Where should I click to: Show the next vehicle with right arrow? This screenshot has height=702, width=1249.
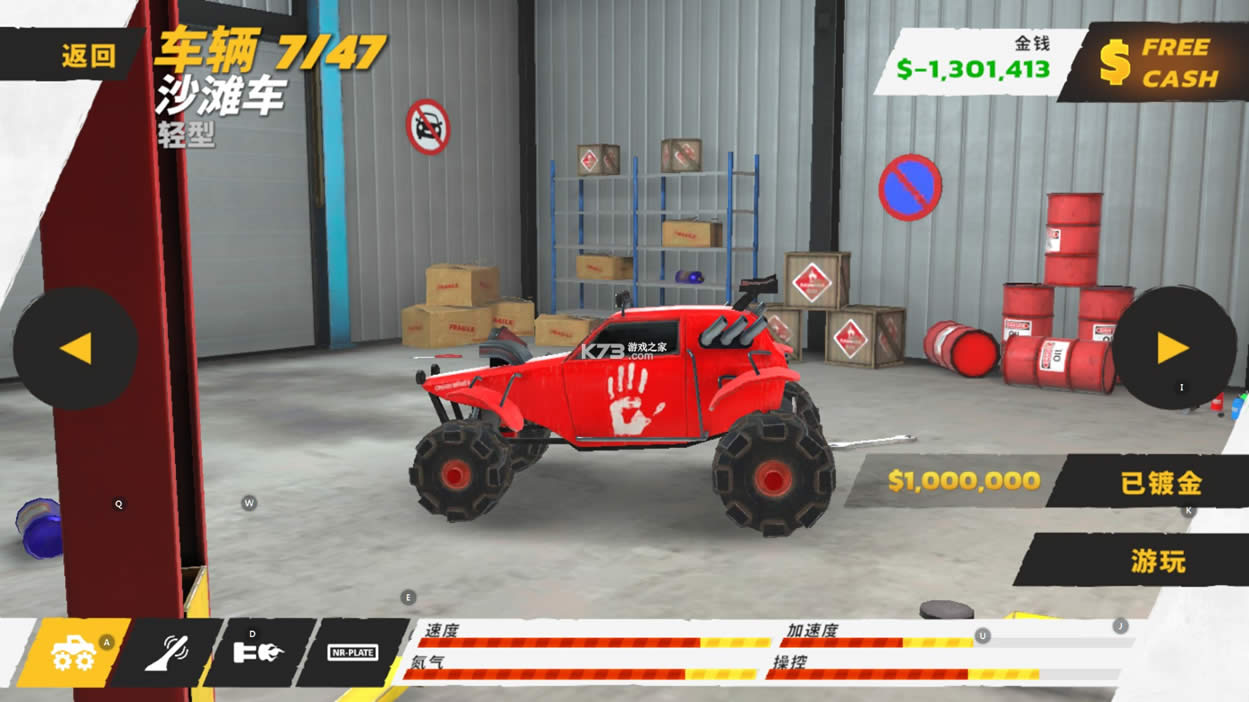click(1173, 348)
